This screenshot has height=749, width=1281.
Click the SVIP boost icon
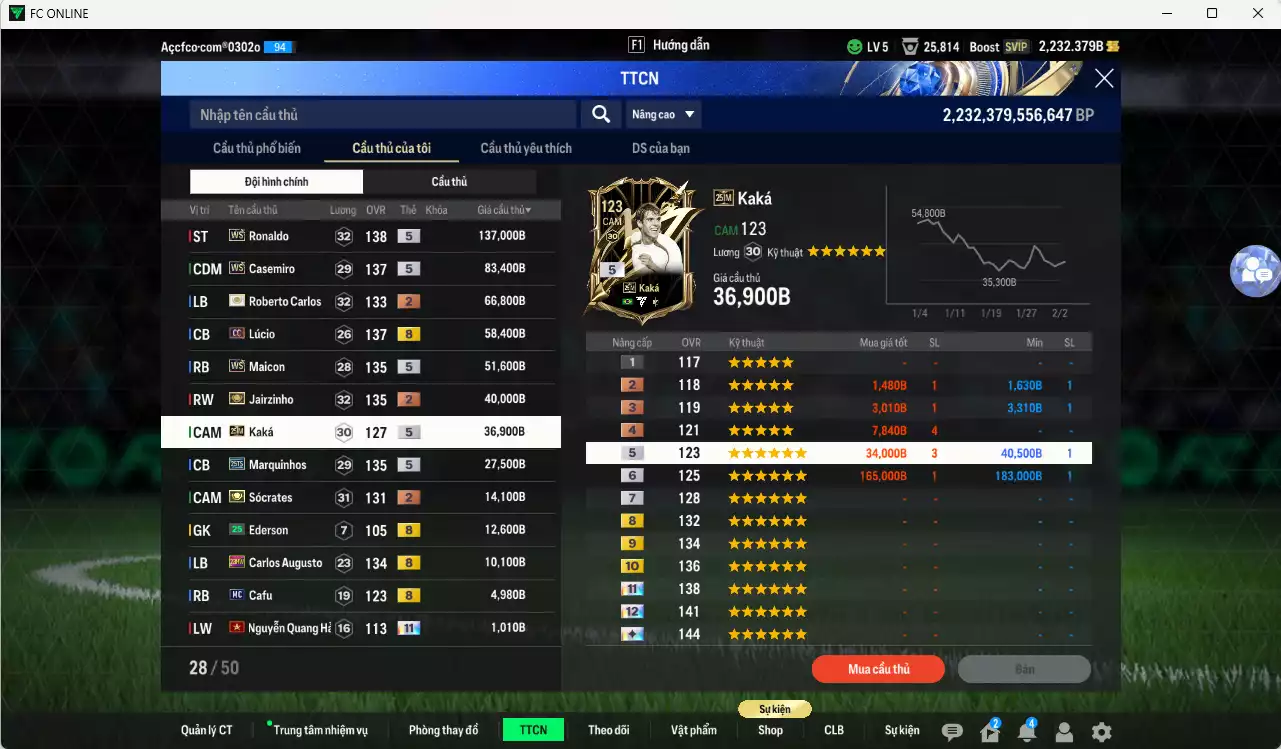click(x=1016, y=46)
